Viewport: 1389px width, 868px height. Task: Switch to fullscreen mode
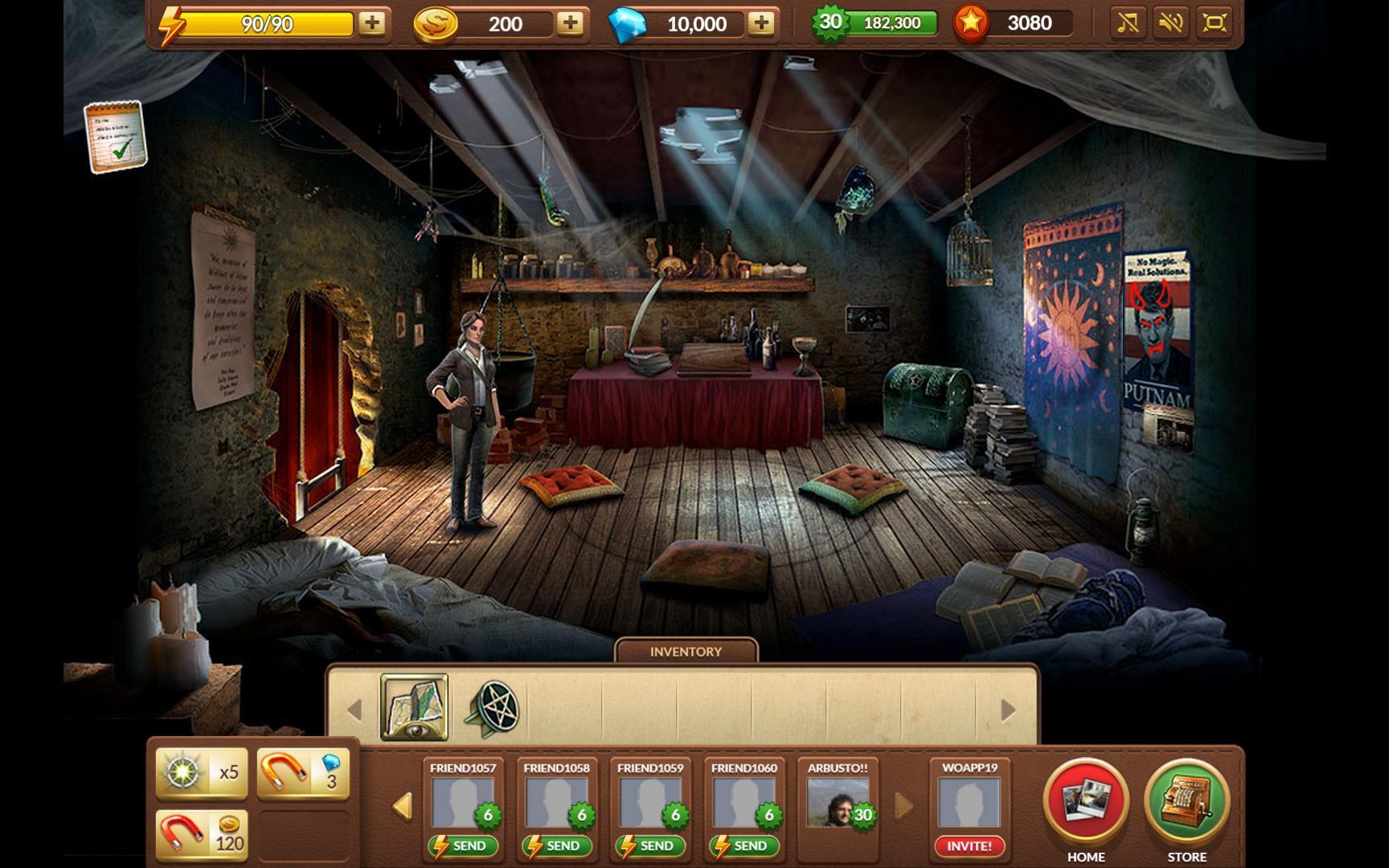click(x=1214, y=23)
